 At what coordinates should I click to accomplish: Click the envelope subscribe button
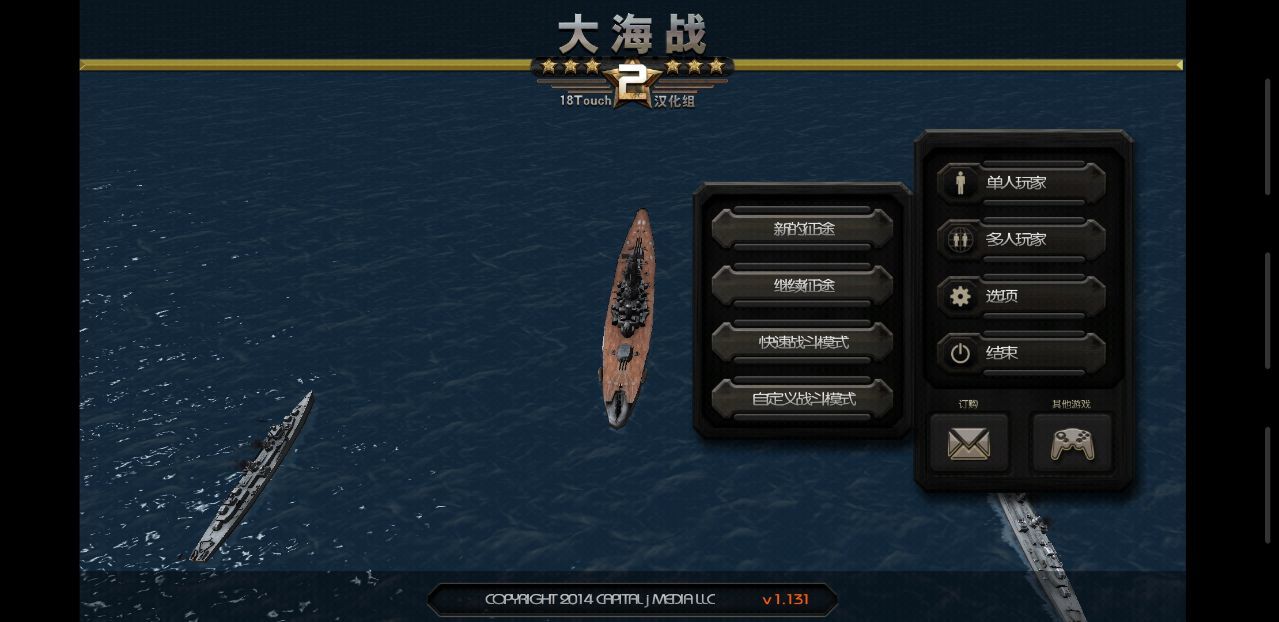(968, 443)
